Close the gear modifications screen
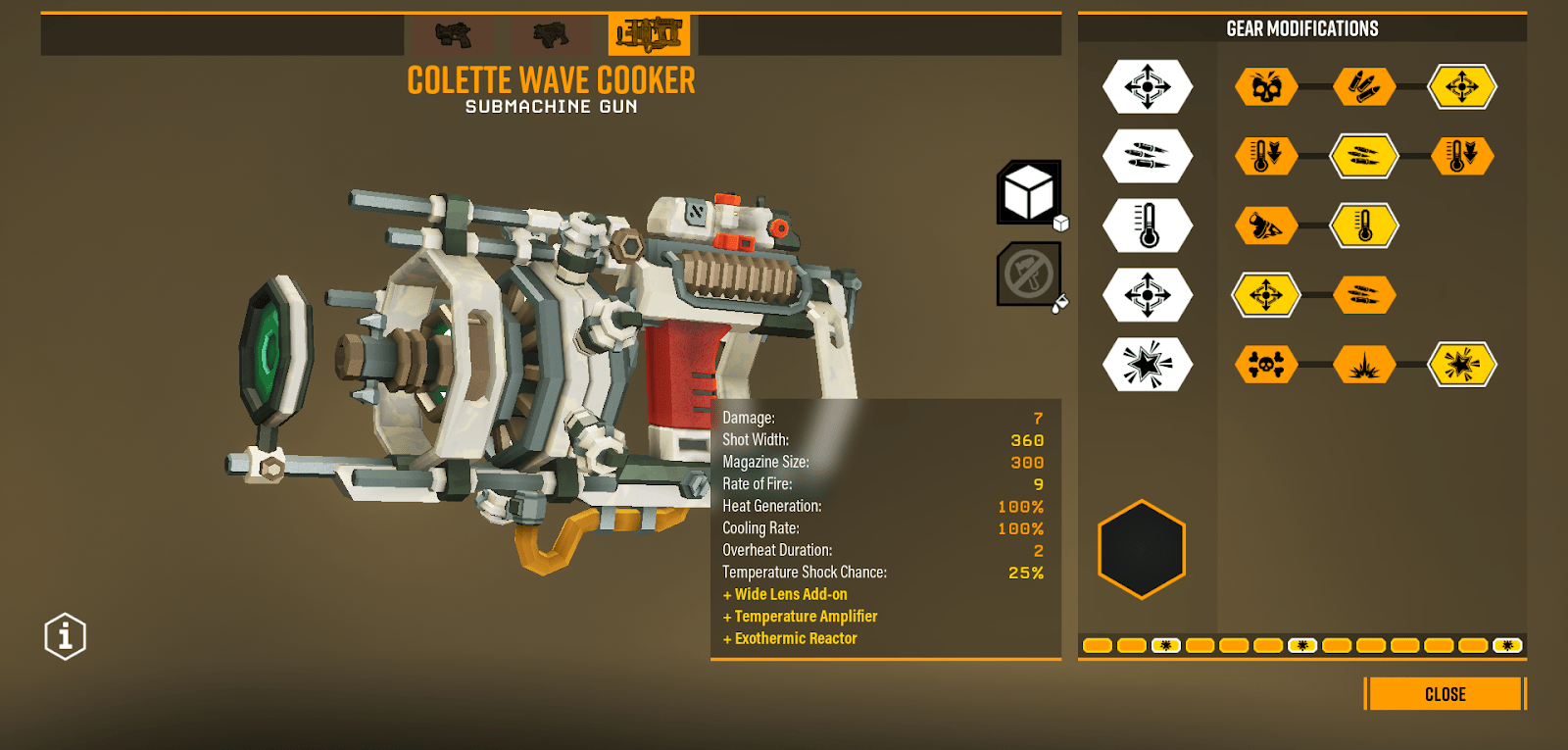 coord(1445,694)
